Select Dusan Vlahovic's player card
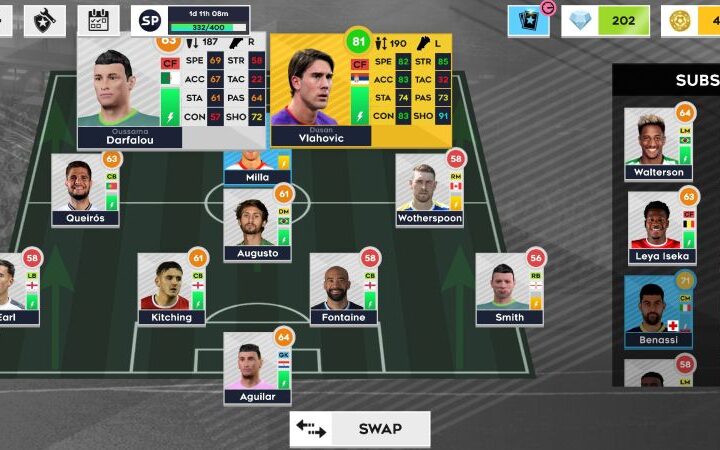The width and height of the screenshot is (720, 450). click(x=360, y=92)
